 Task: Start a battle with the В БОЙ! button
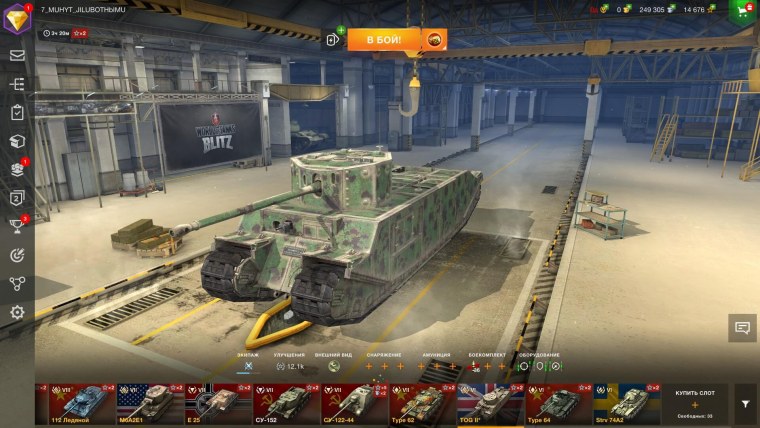(385, 39)
